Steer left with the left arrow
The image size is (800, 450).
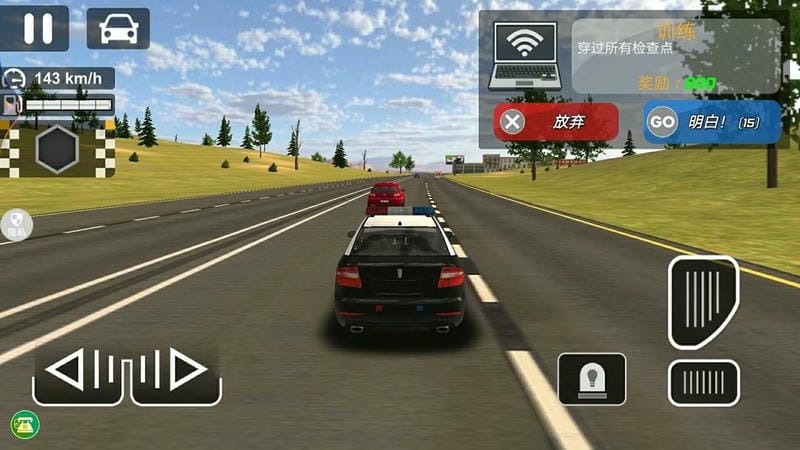coord(78,372)
